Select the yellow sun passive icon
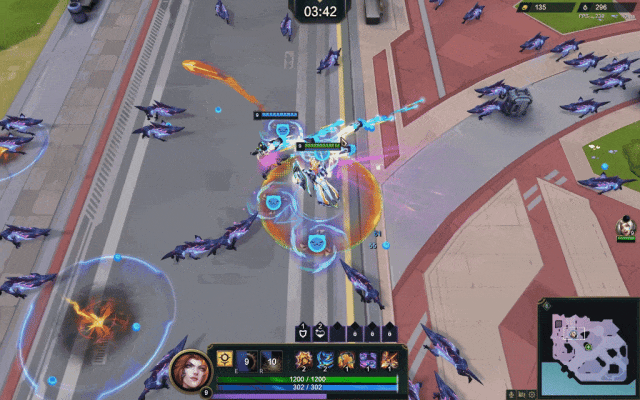 tap(224, 358)
